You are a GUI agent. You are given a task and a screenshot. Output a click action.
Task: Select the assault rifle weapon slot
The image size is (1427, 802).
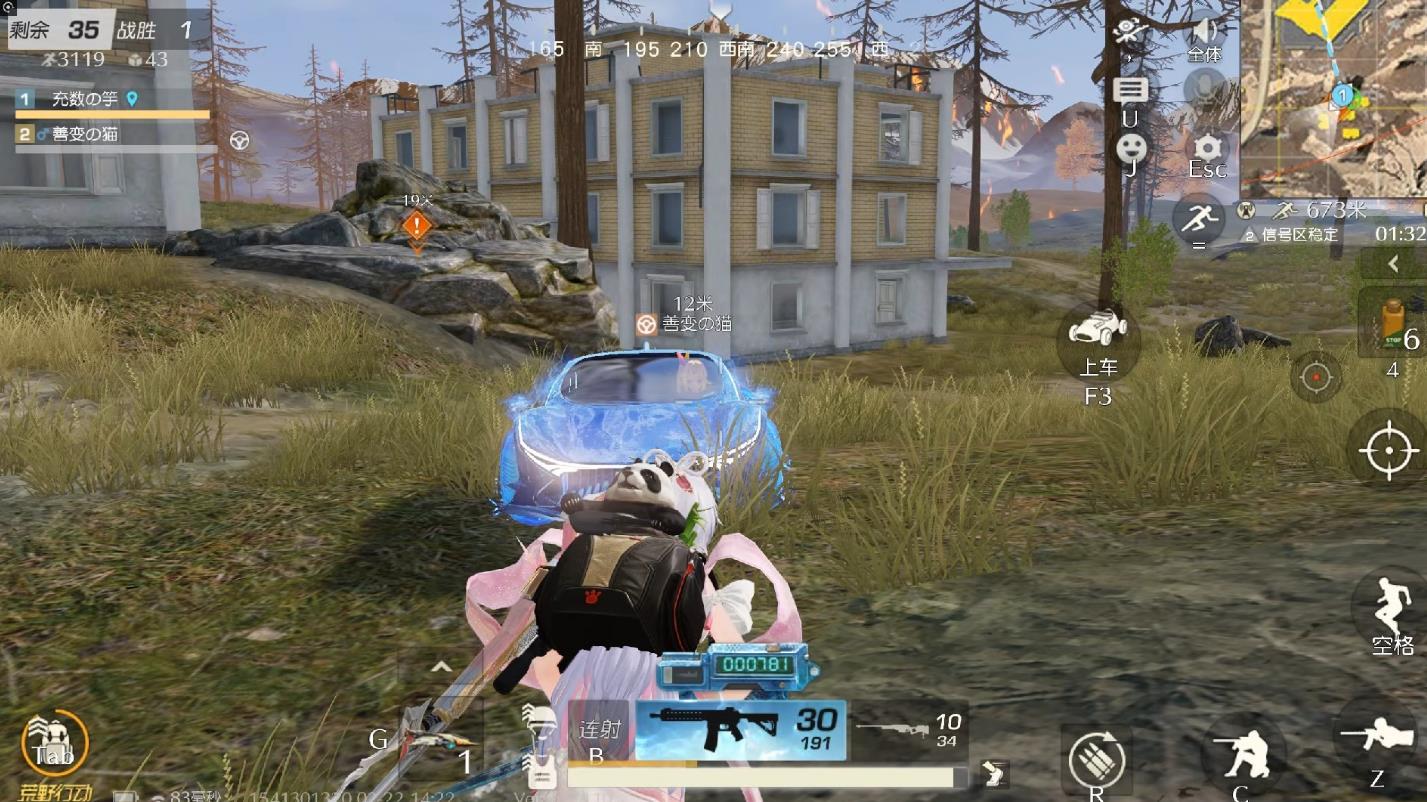(740, 730)
